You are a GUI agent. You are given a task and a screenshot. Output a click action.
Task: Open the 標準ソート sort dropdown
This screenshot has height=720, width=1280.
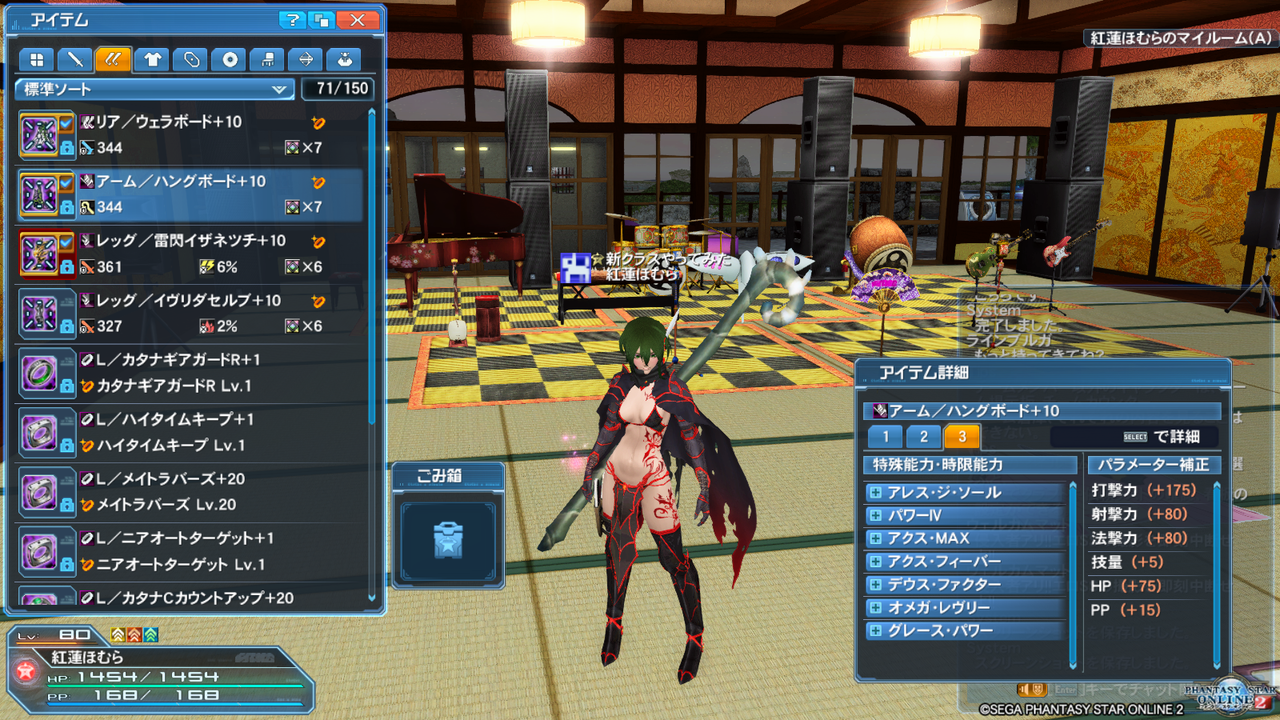coord(154,89)
